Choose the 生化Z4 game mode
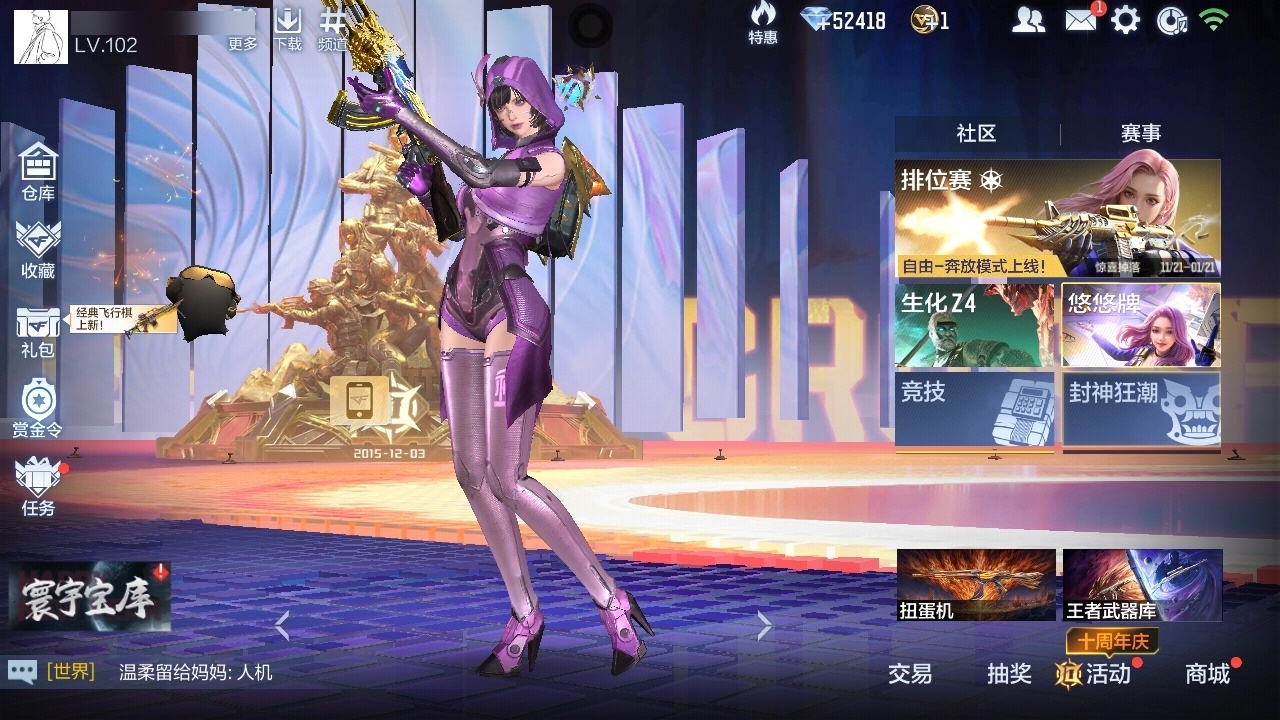1280x720 pixels. pos(975,326)
